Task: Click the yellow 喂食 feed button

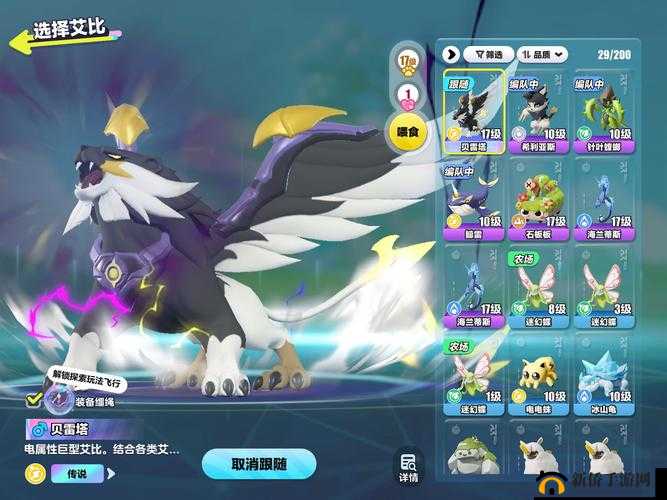Action: (408, 132)
